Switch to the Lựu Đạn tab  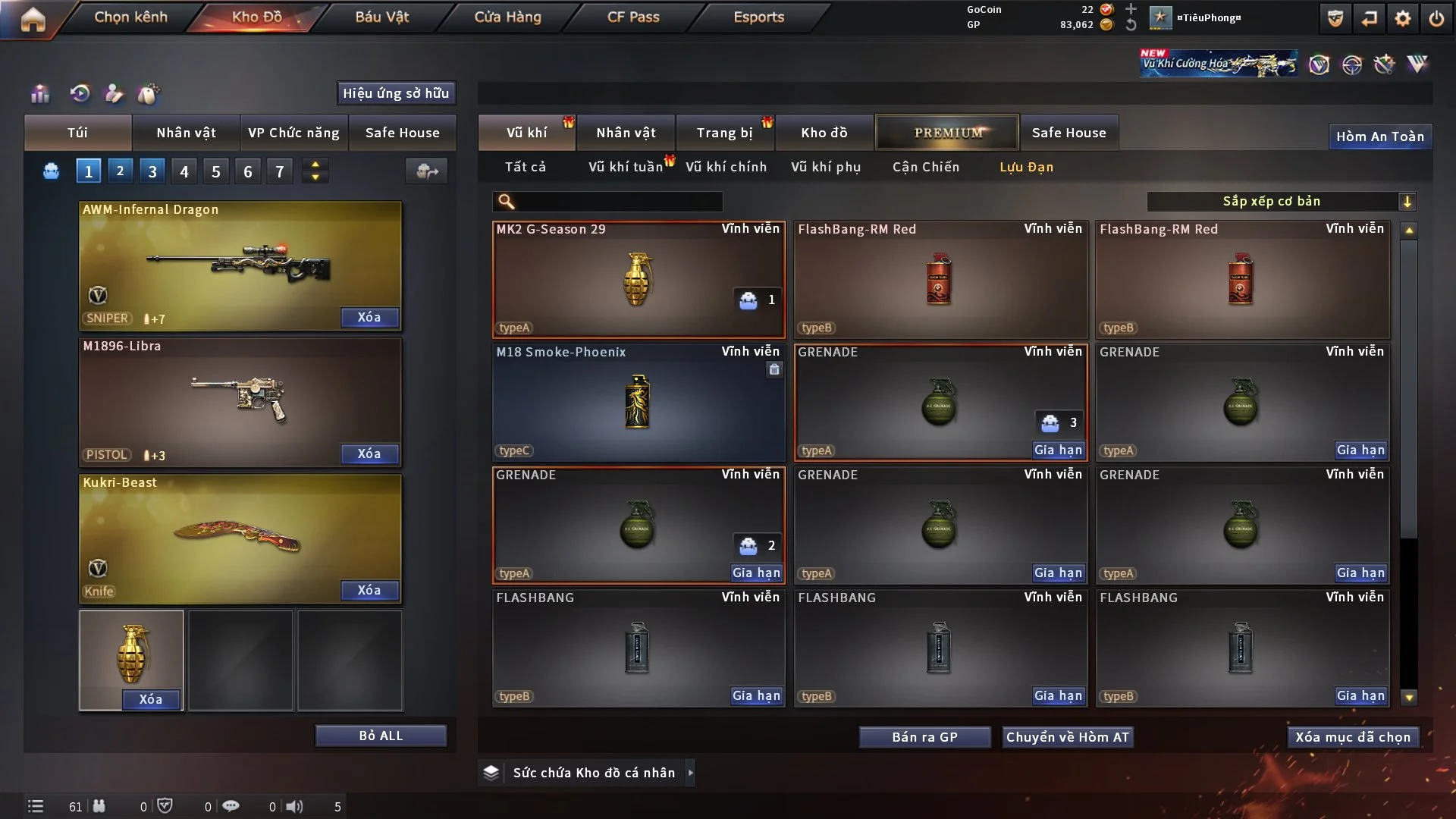point(1025,167)
